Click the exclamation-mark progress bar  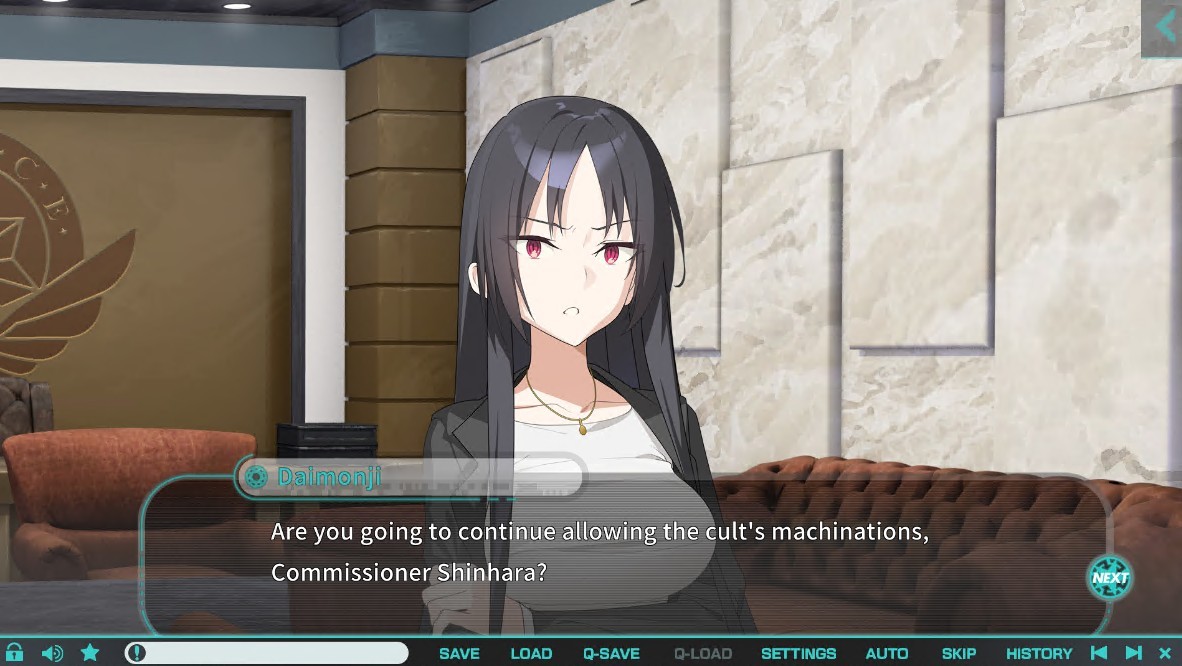click(266, 653)
